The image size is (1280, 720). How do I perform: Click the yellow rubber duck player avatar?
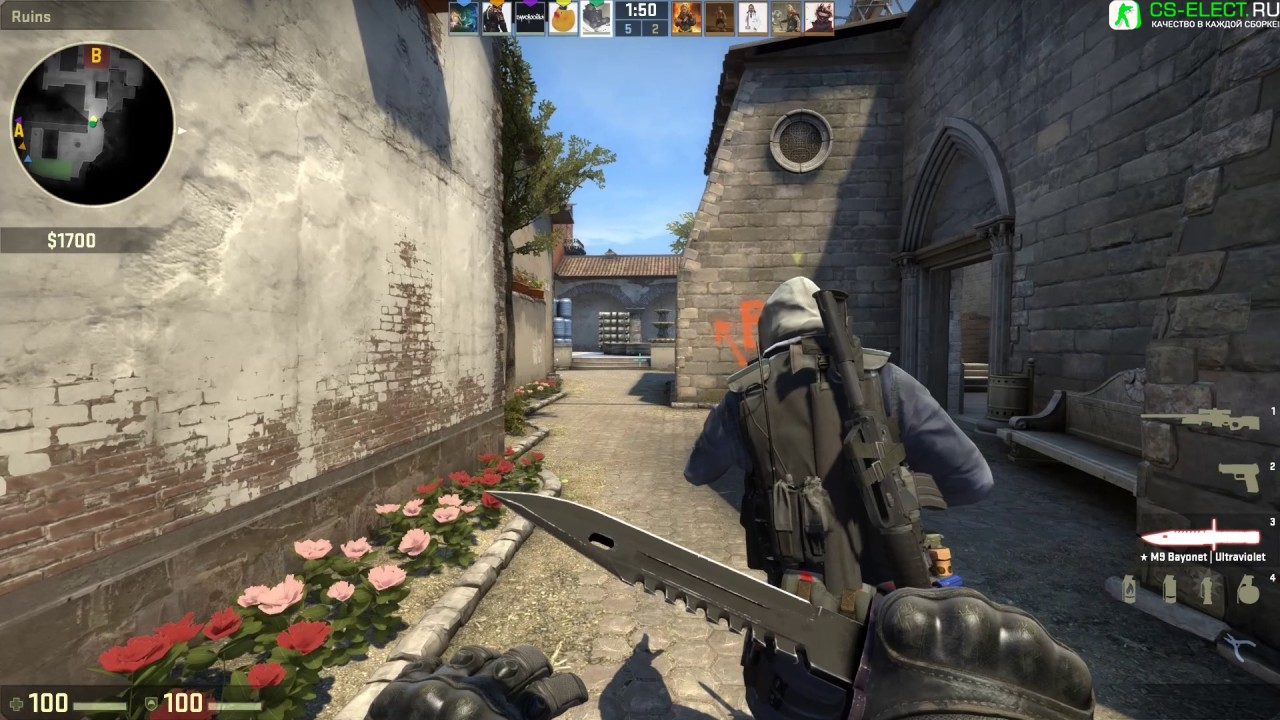pos(563,17)
